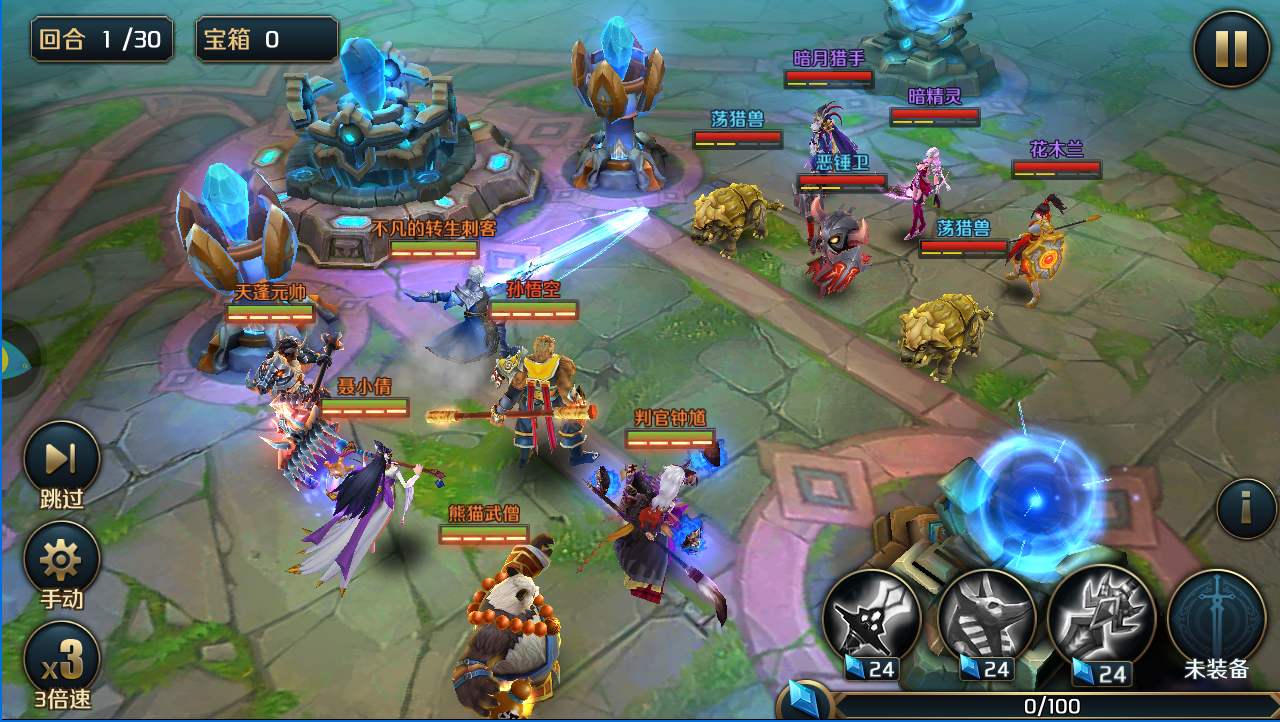Pause the battle with the pause button
Viewport: 1280px width, 722px height.
coord(1232,48)
